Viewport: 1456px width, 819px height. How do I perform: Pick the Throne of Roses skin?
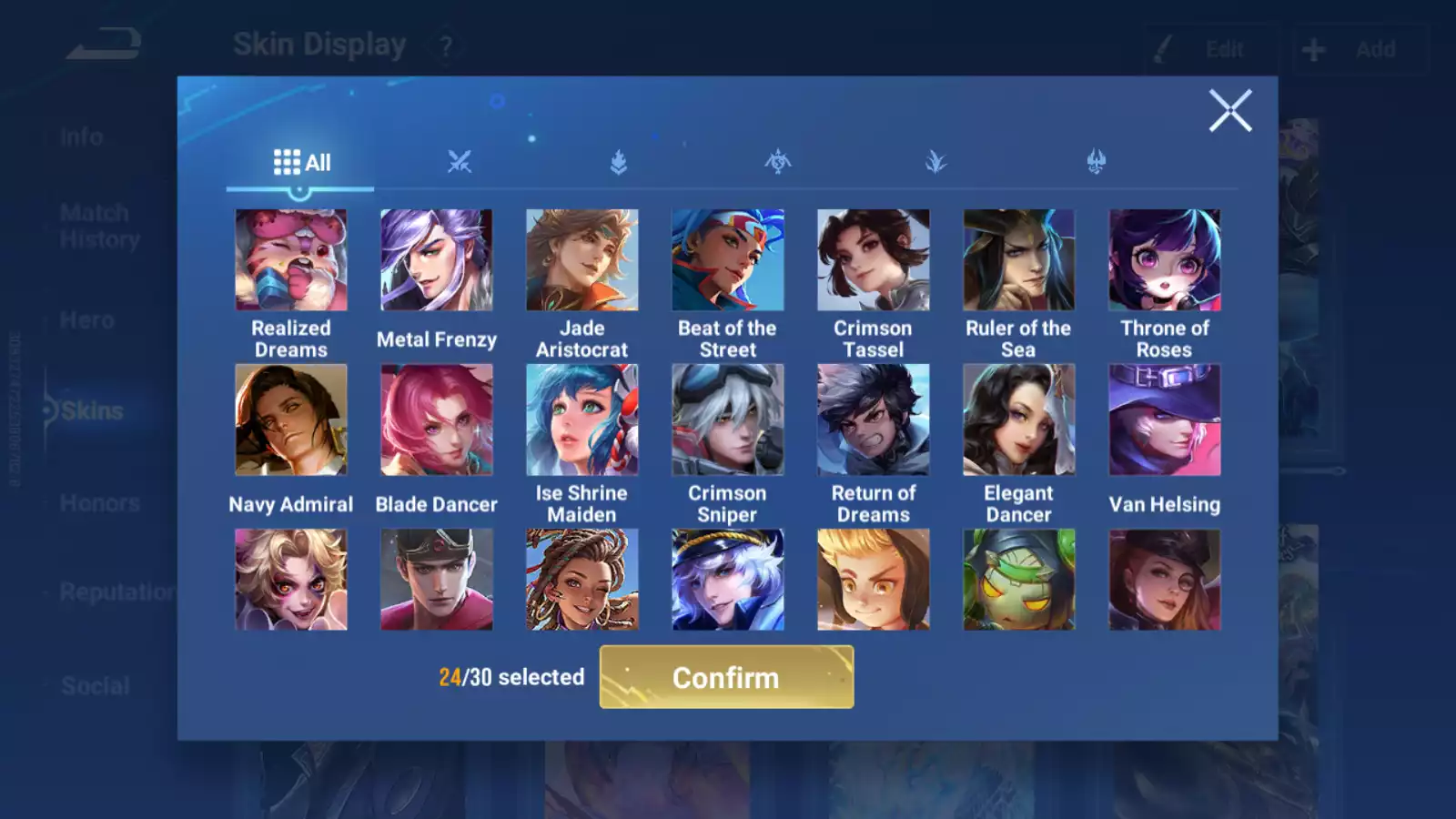click(1165, 260)
